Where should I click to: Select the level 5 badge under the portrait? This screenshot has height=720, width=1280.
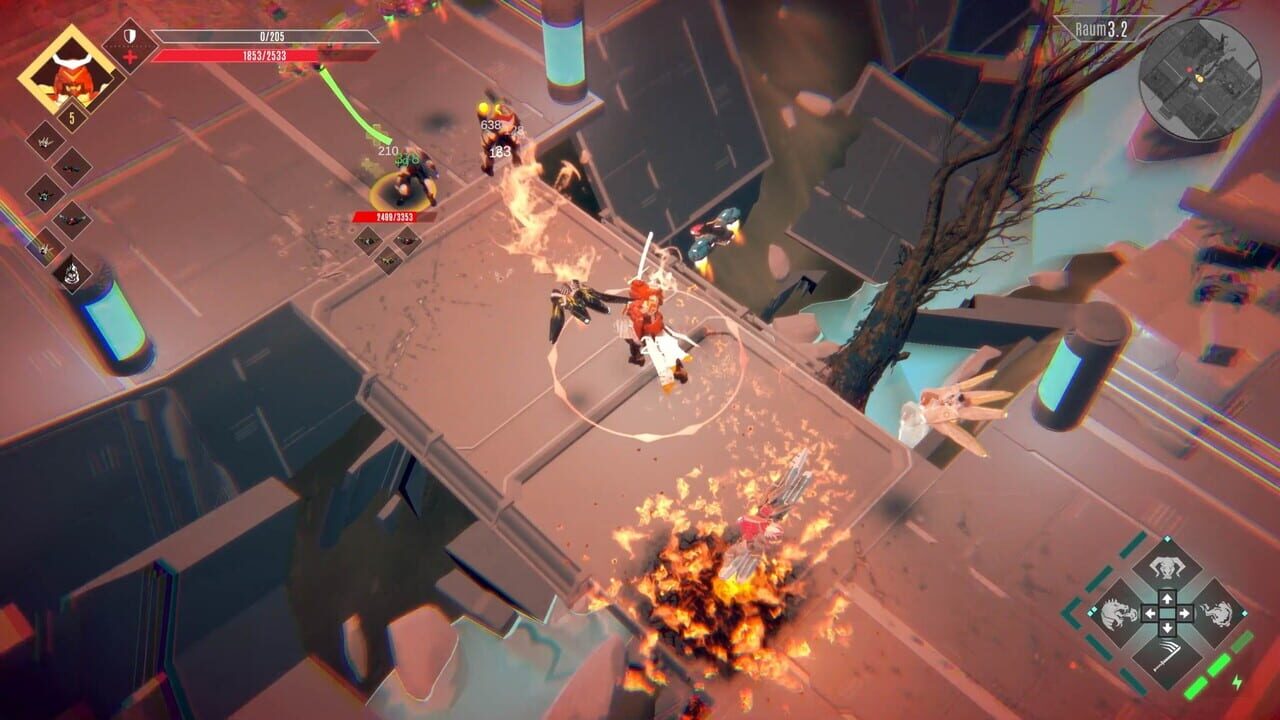71,116
